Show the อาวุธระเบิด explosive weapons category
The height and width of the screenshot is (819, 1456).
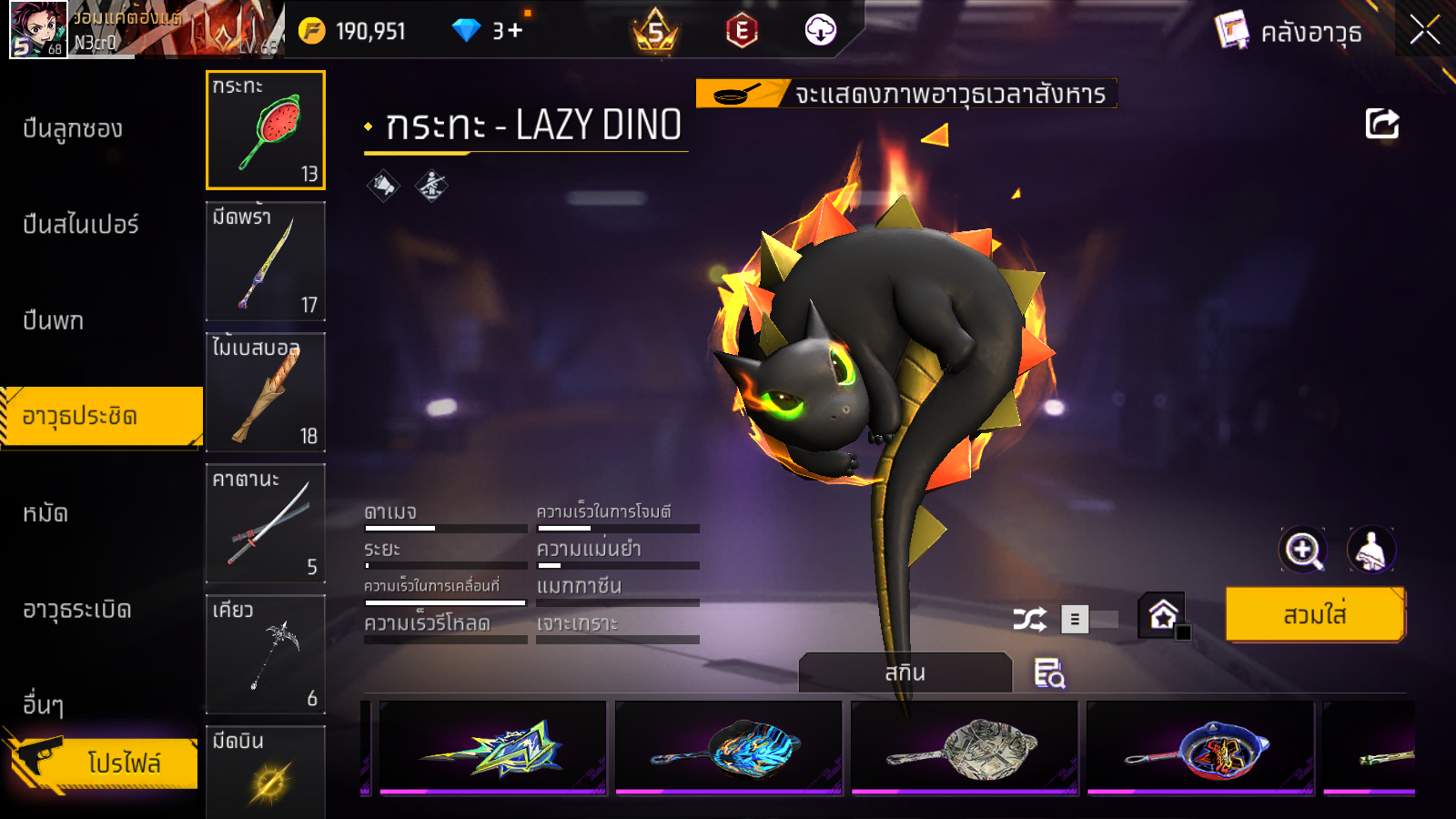[x=77, y=610]
